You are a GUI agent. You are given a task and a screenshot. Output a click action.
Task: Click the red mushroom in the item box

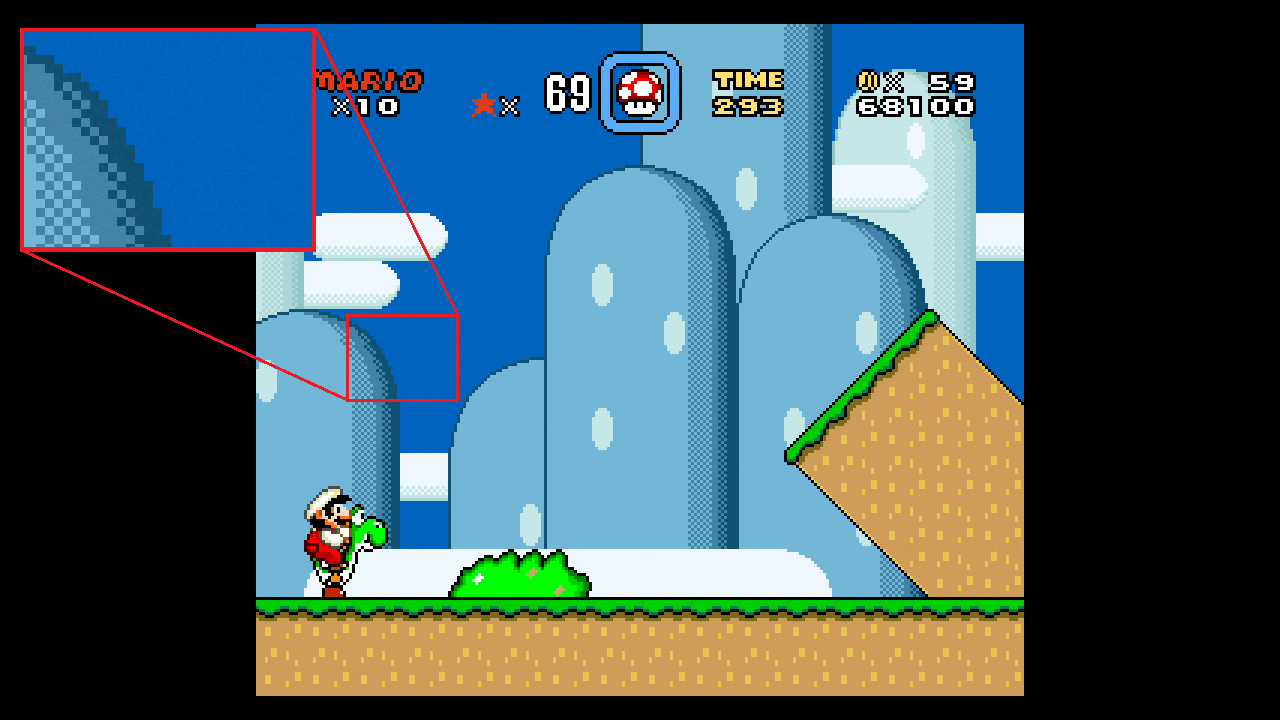639,92
